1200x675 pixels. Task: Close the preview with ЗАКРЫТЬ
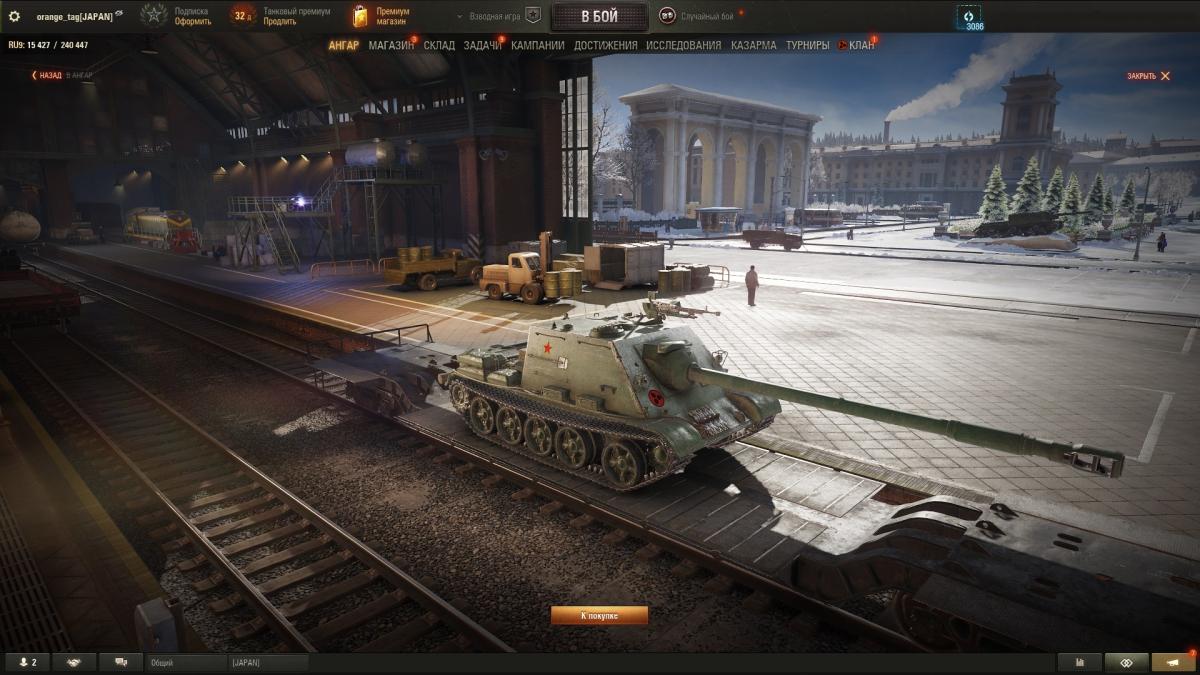tap(1148, 76)
